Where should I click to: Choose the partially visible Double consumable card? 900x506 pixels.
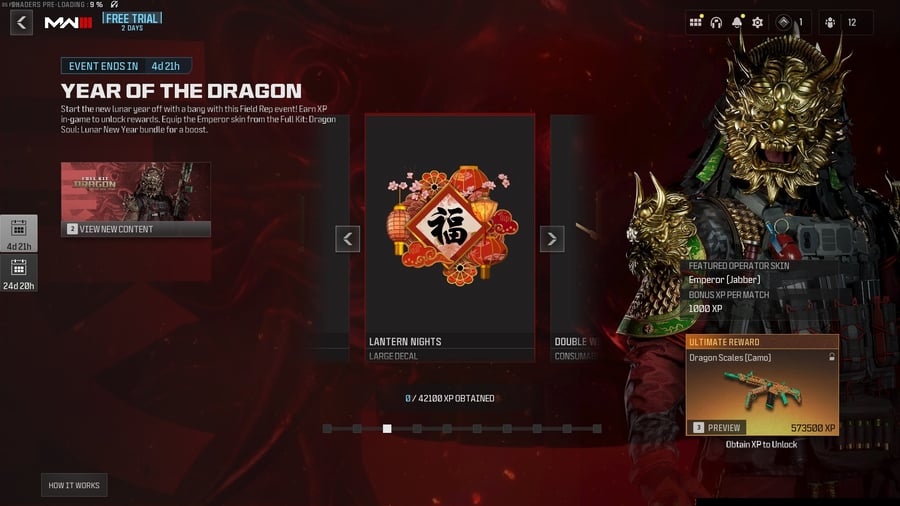576,236
